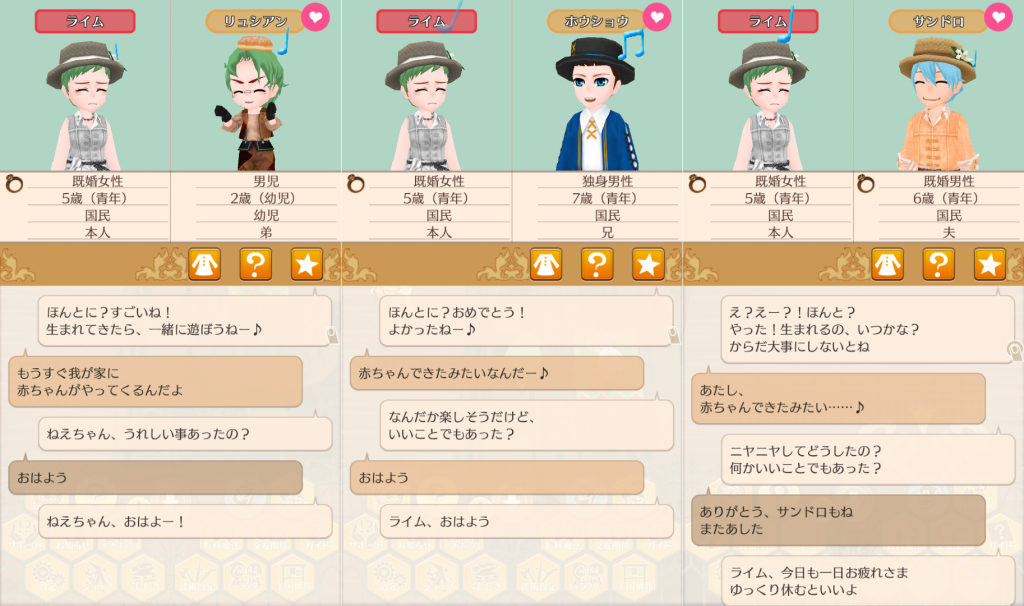
Task: Tap the heart icon beside サンドロ
Action: coord(998,17)
